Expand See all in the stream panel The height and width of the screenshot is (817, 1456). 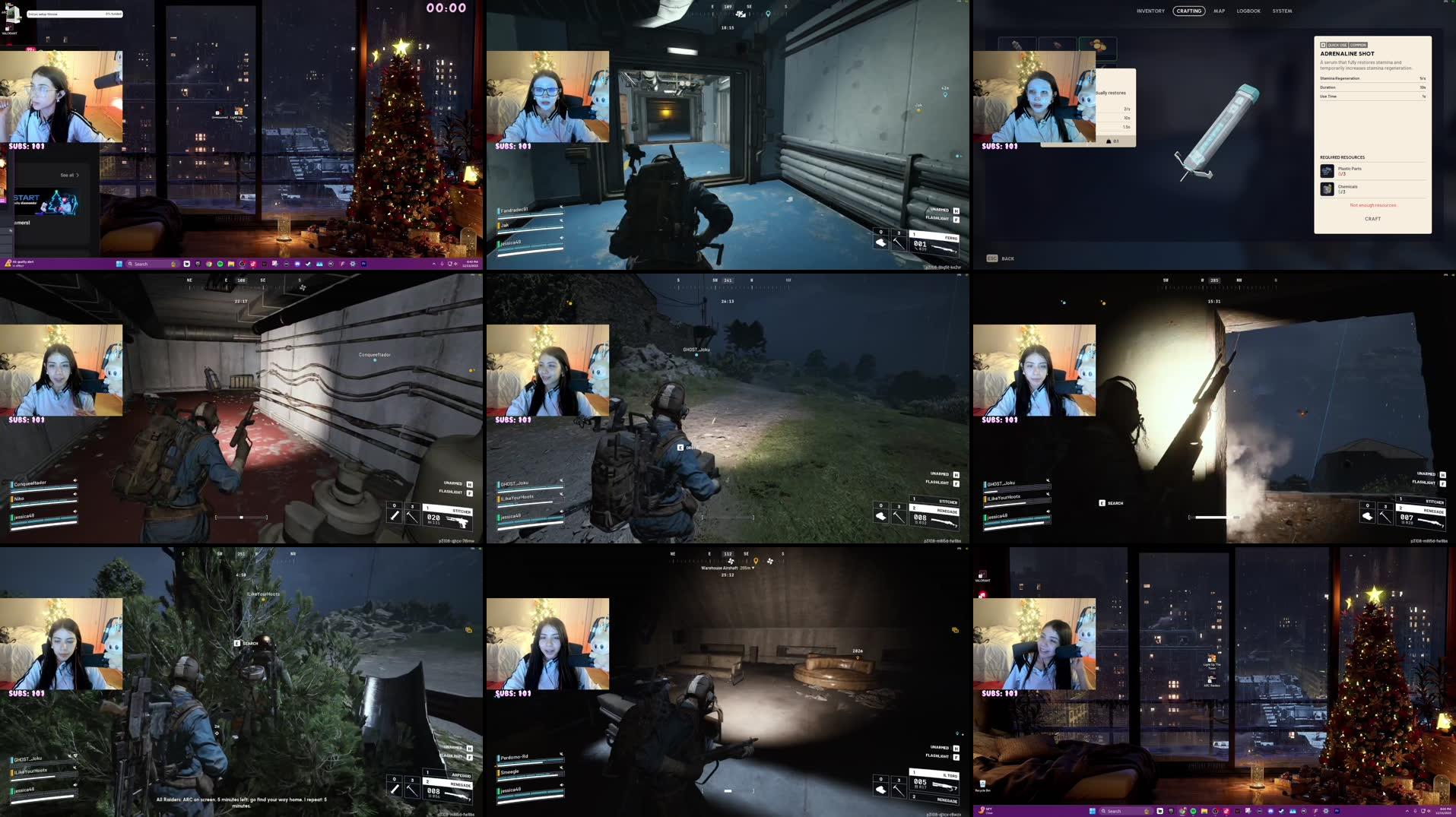click(x=68, y=176)
